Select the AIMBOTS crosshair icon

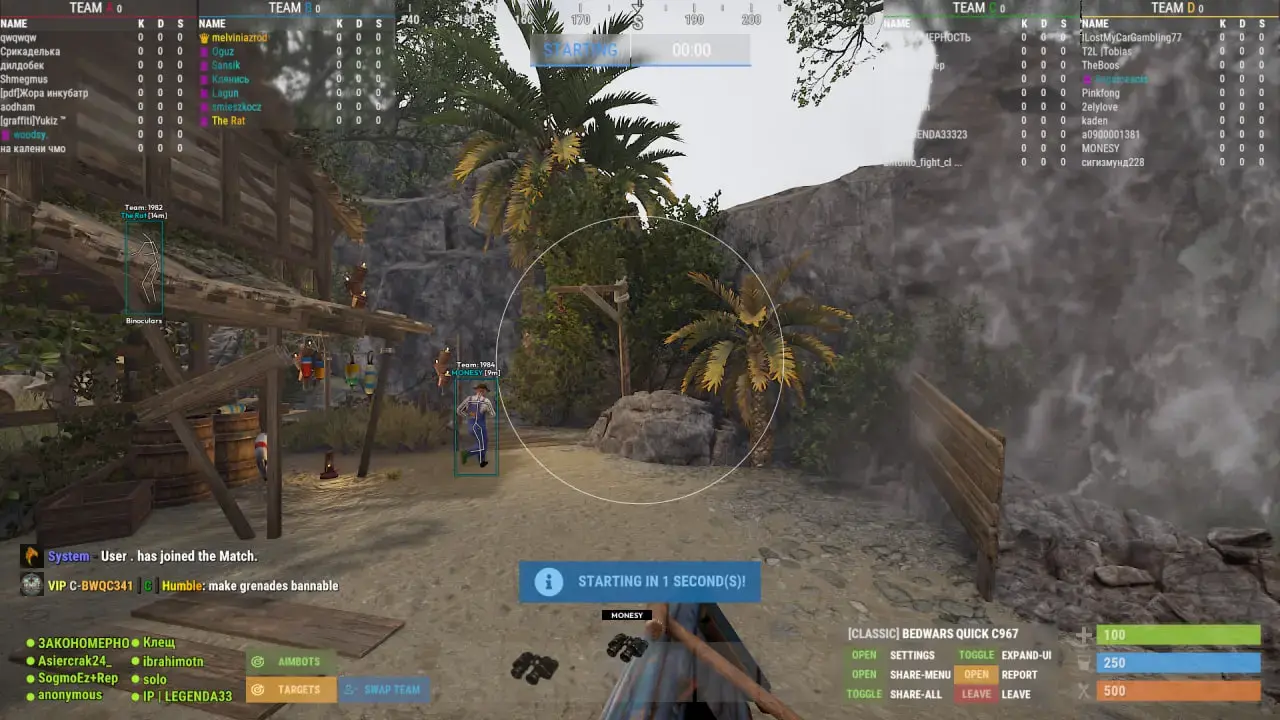pos(260,661)
